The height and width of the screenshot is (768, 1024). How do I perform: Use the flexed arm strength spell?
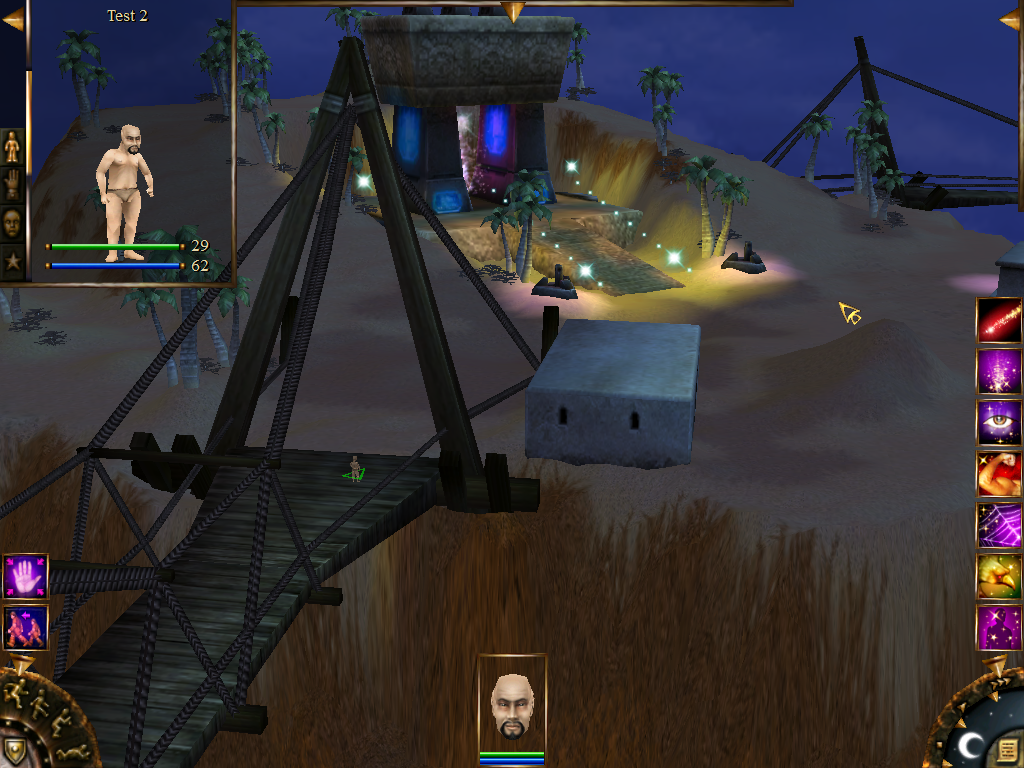point(999,474)
